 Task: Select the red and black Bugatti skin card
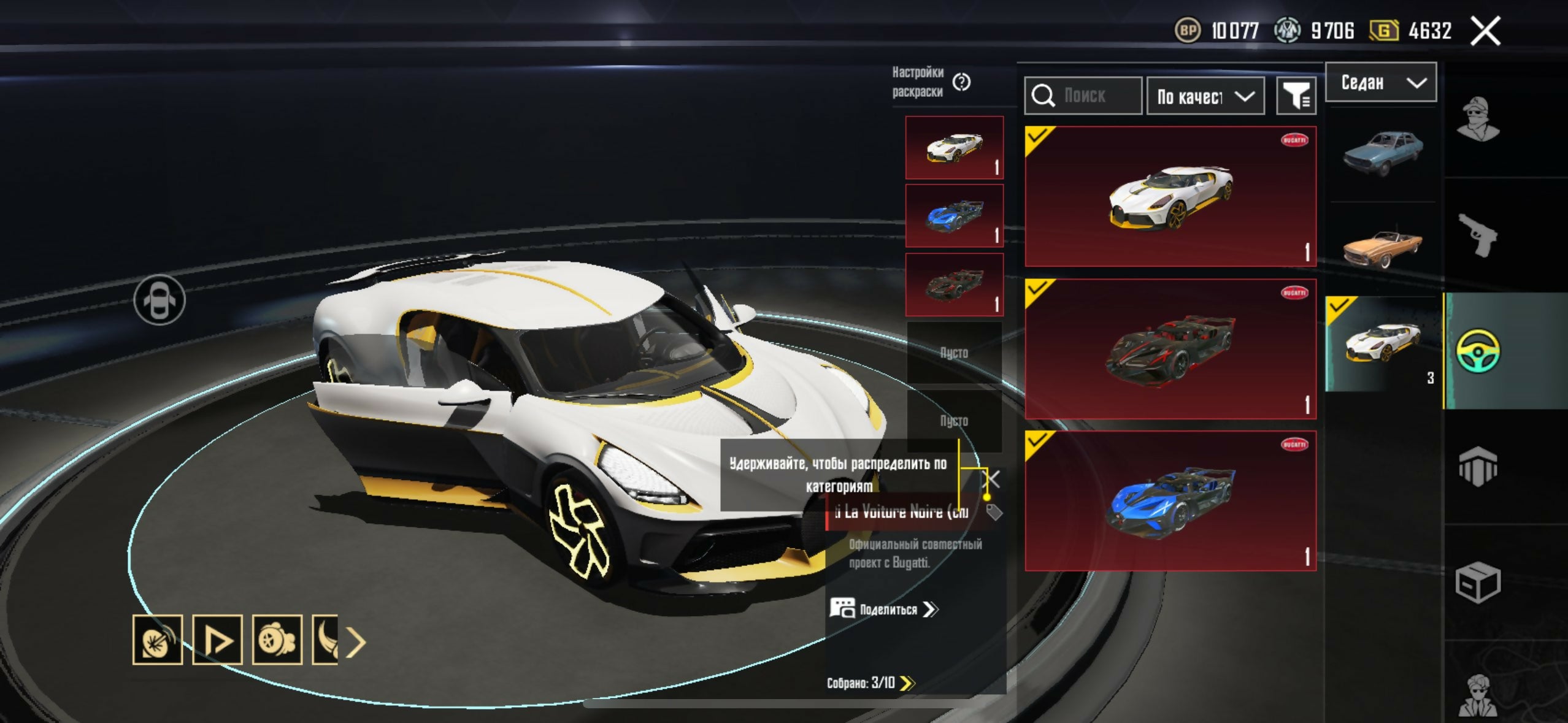pos(1170,349)
